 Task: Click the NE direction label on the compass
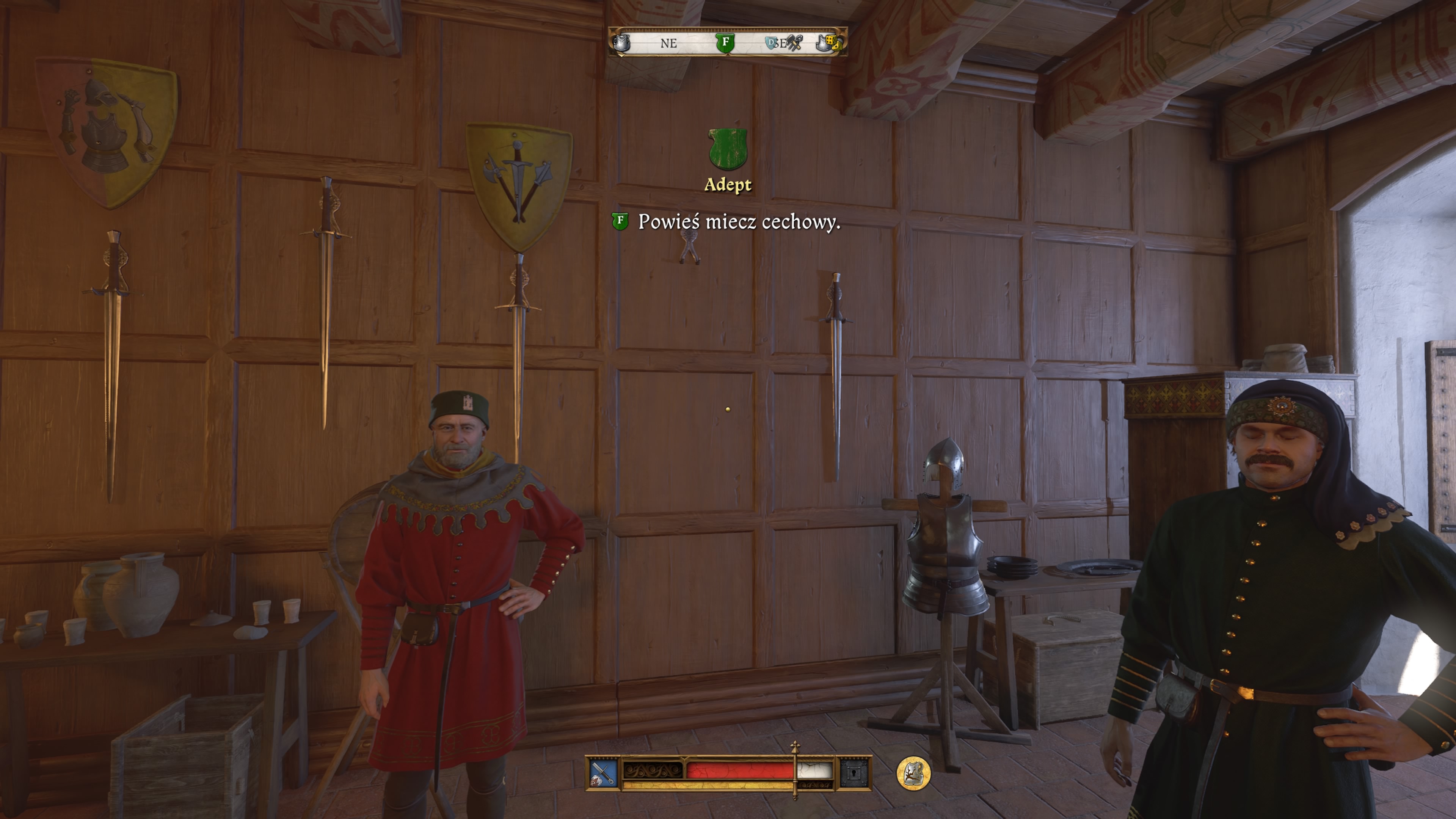(x=668, y=44)
